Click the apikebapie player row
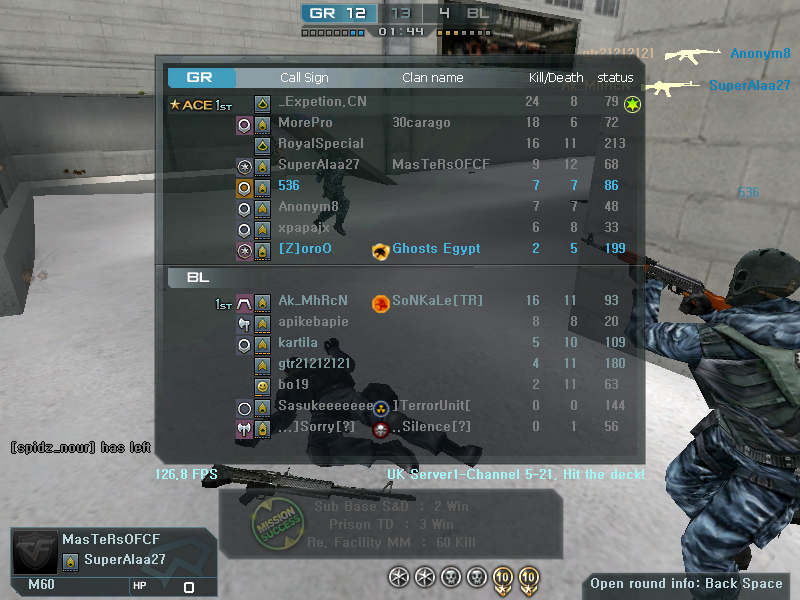This screenshot has height=600, width=800. [313, 322]
